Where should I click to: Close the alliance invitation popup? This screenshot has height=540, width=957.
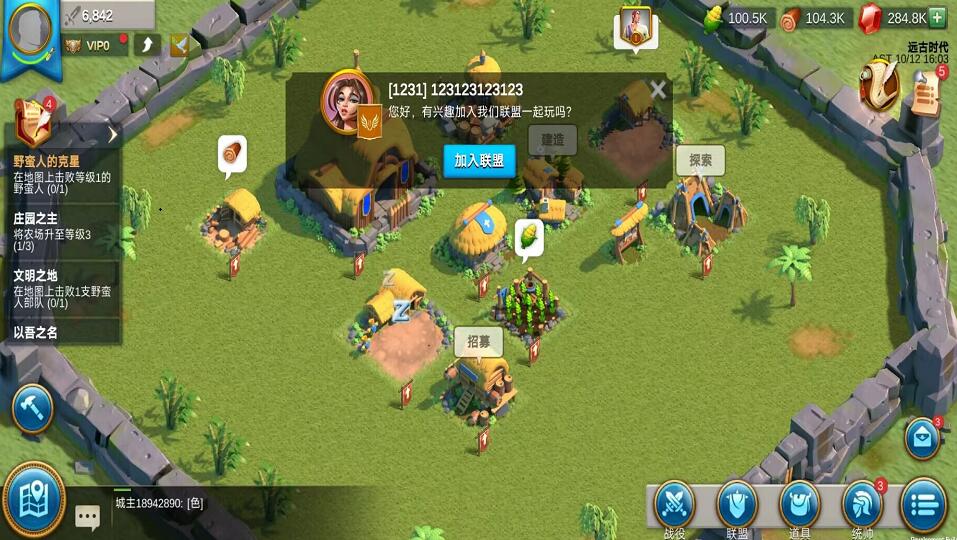tap(657, 90)
